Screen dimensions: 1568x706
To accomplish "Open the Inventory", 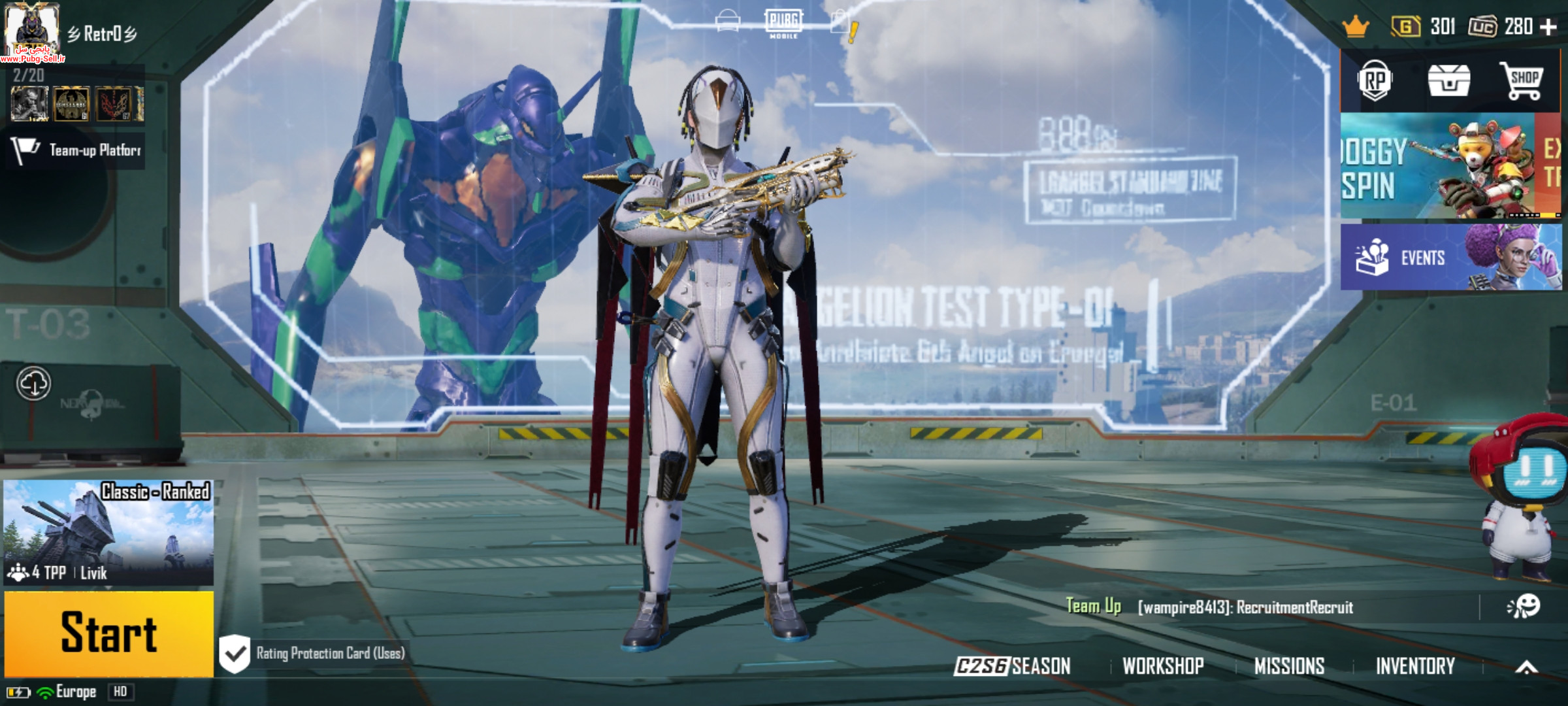I will [x=1415, y=666].
